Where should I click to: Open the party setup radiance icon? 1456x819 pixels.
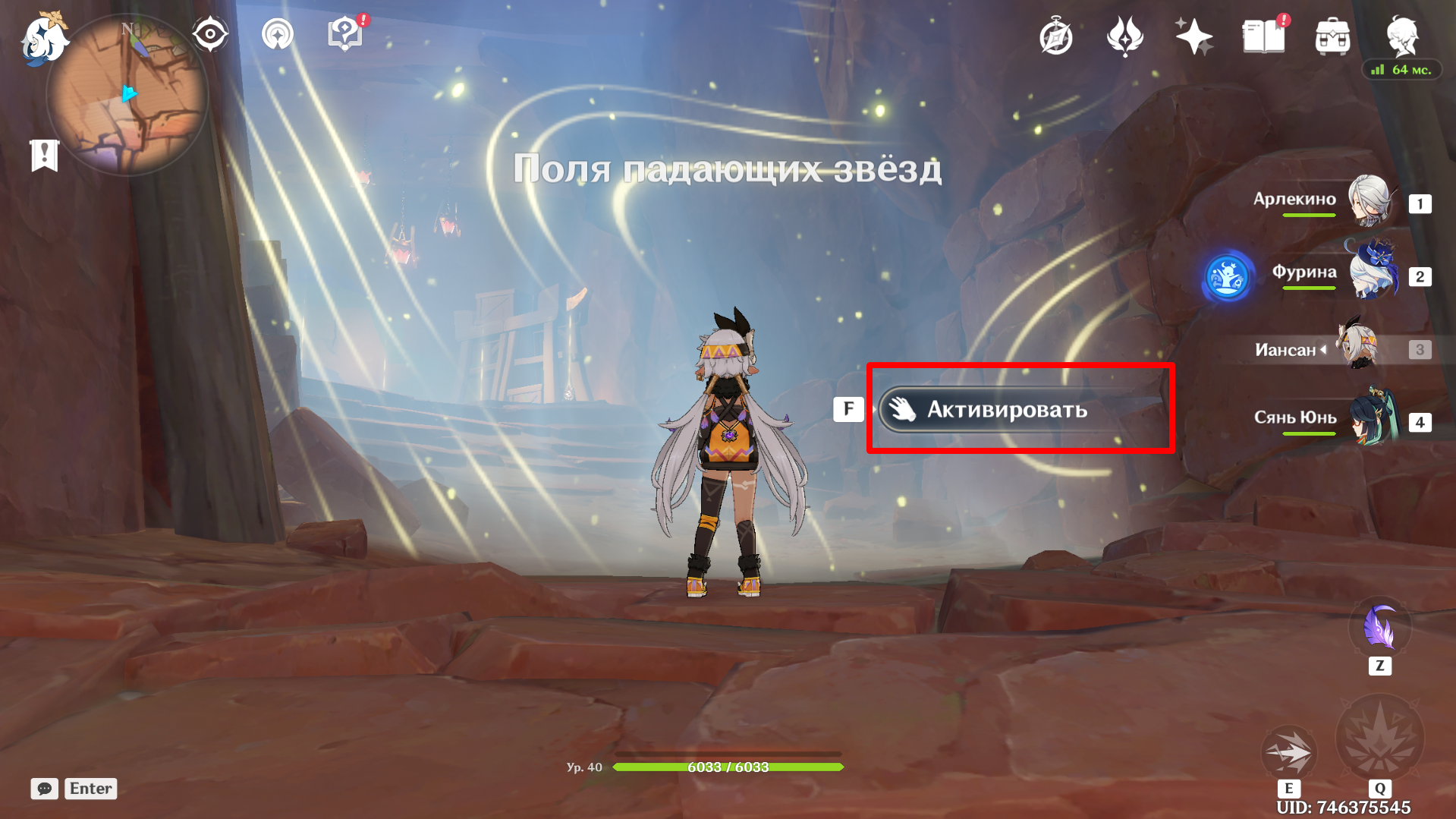(x=277, y=34)
